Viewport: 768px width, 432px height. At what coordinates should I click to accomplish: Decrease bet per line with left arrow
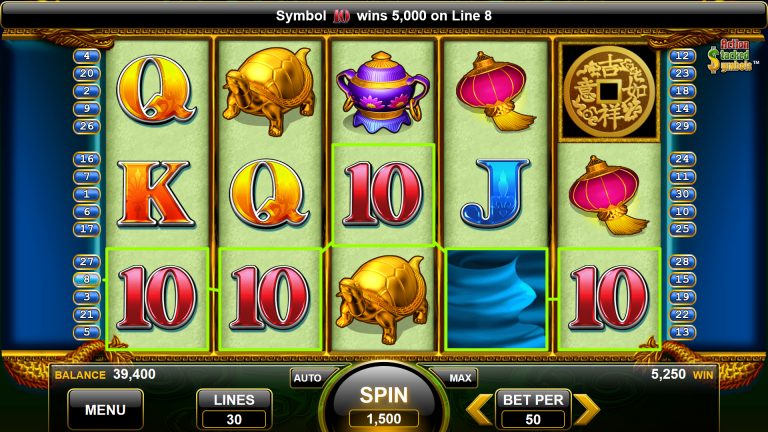coord(481,409)
